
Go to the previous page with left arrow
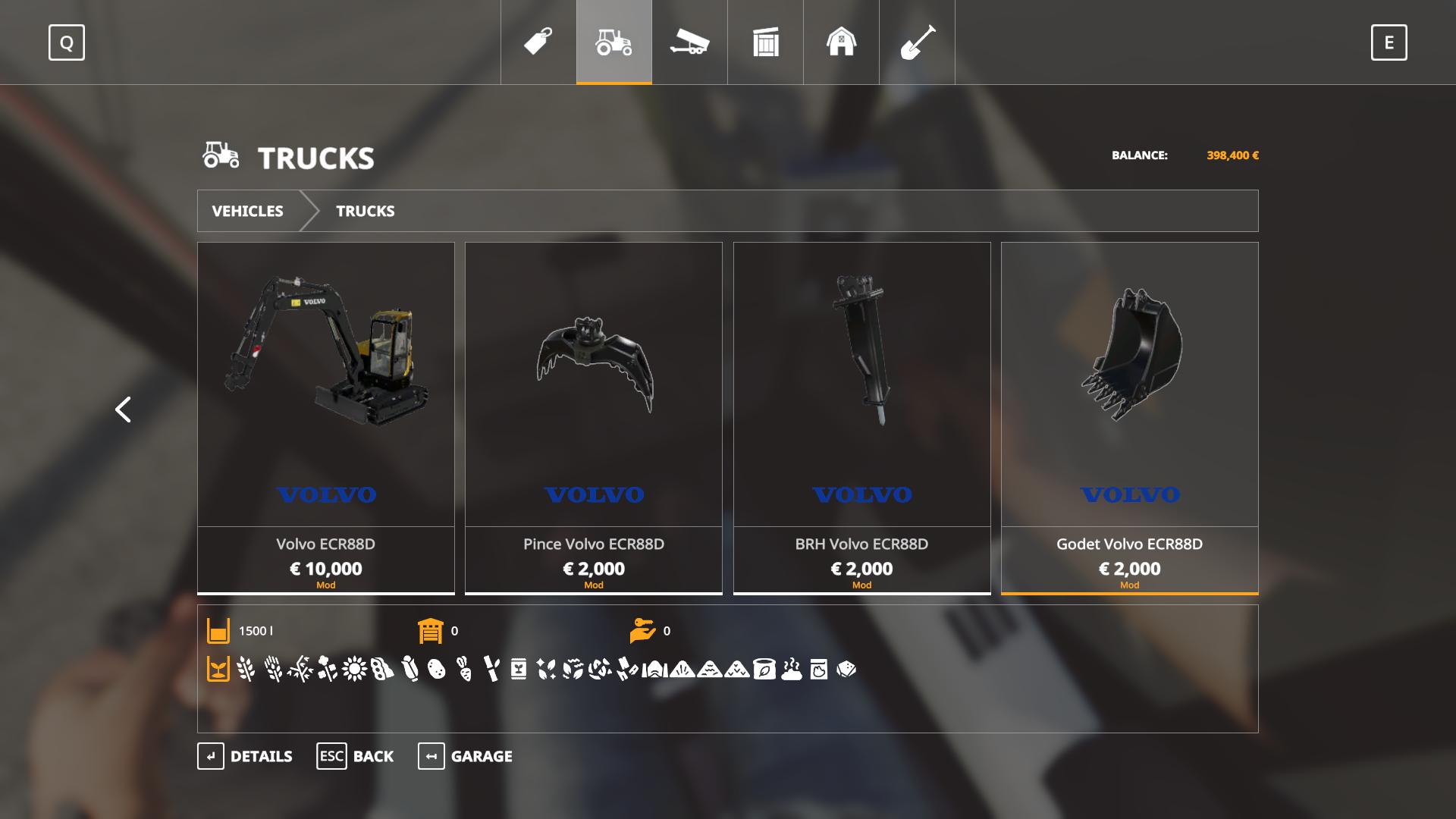[x=123, y=409]
